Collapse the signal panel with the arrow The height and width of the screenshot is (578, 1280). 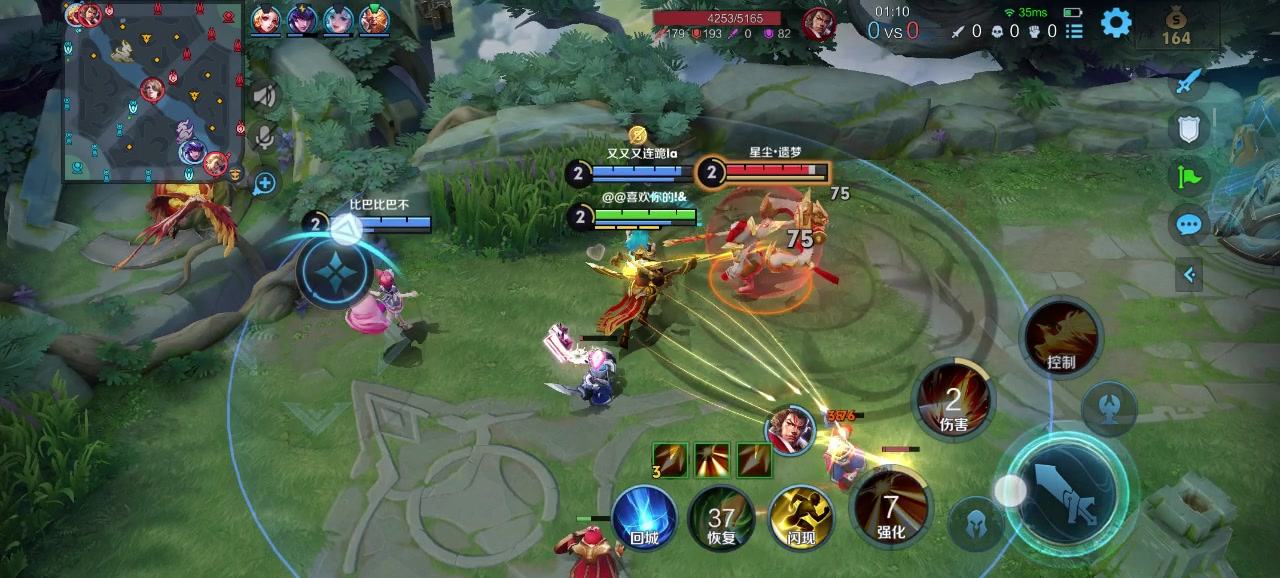[x=1189, y=274]
